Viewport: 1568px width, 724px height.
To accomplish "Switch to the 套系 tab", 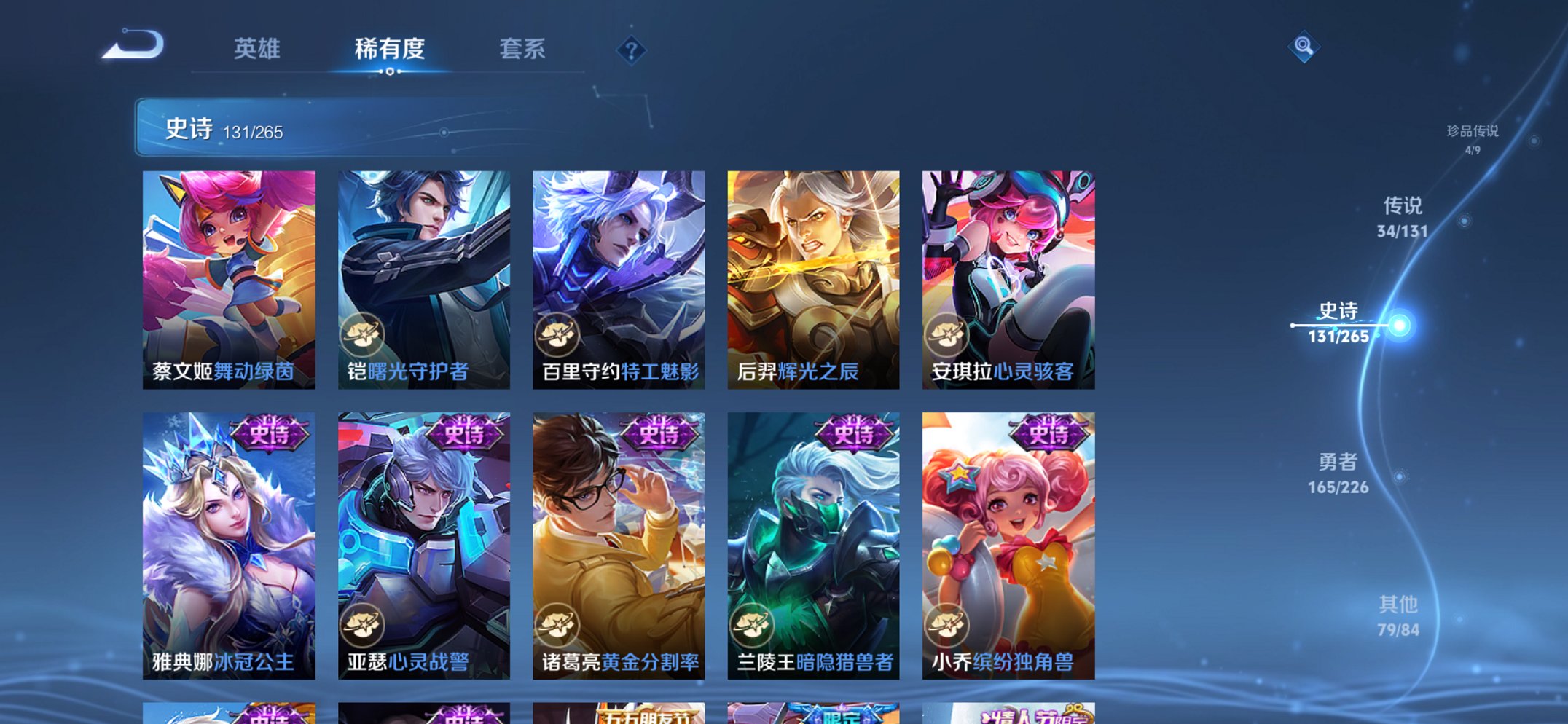I will (523, 48).
